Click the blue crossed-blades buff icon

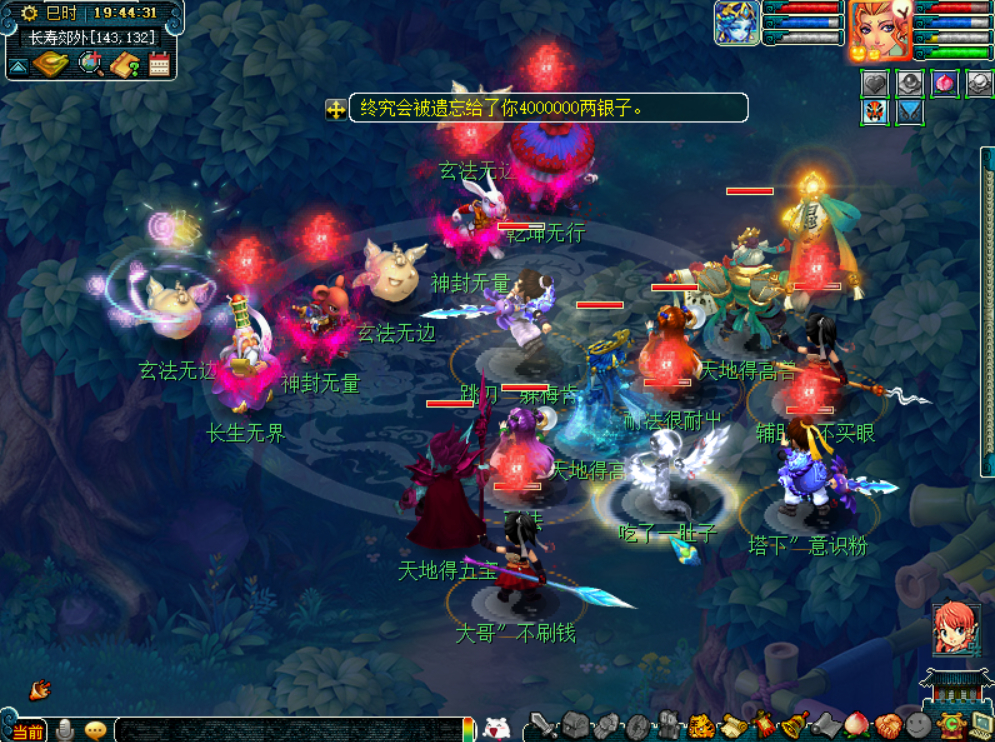point(909,111)
